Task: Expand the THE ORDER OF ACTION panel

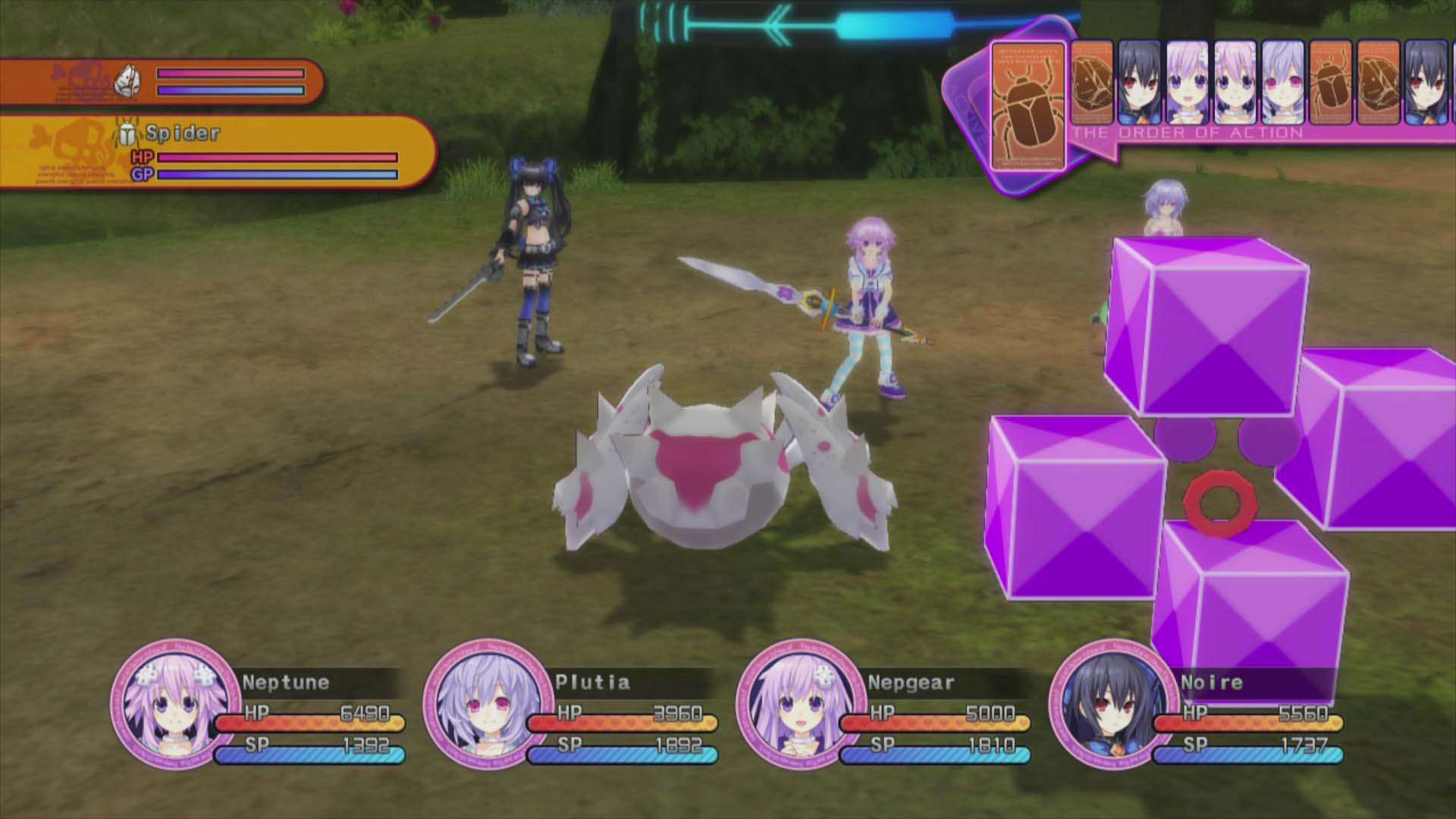Action: pyautogui.click(x=1187, y=131)
